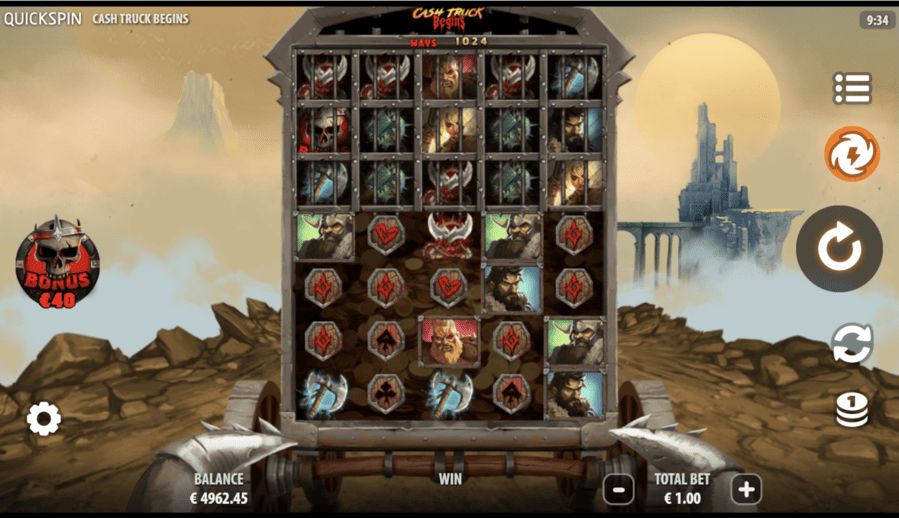Toggle the orange lightning turbo spin mode
Screen dimensions: 899x518
coord(851,154)
